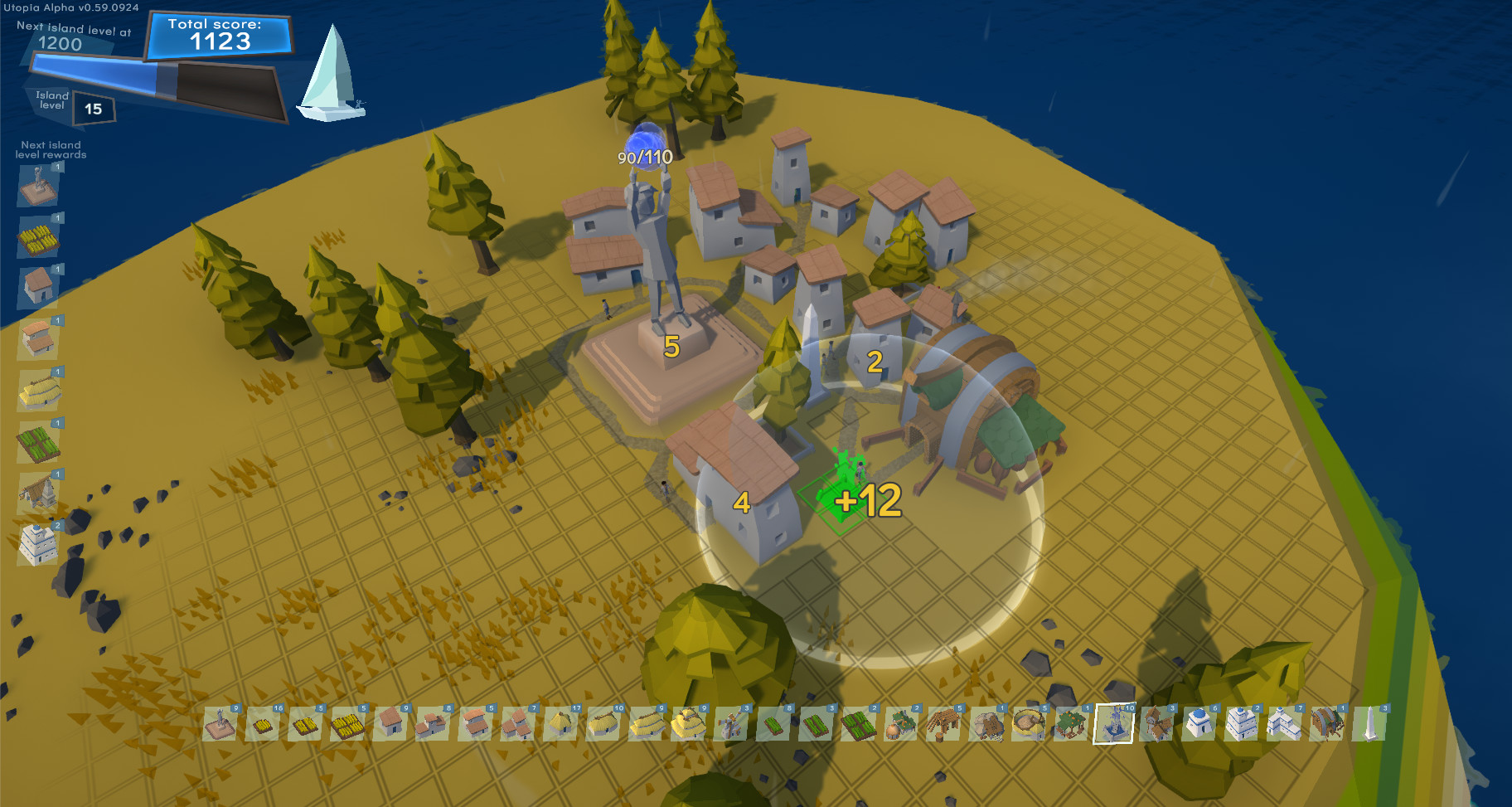Viewport: 1512px width, 807px height.
Task: Click the Island level 15 indicator
Action: pos(90,107)
